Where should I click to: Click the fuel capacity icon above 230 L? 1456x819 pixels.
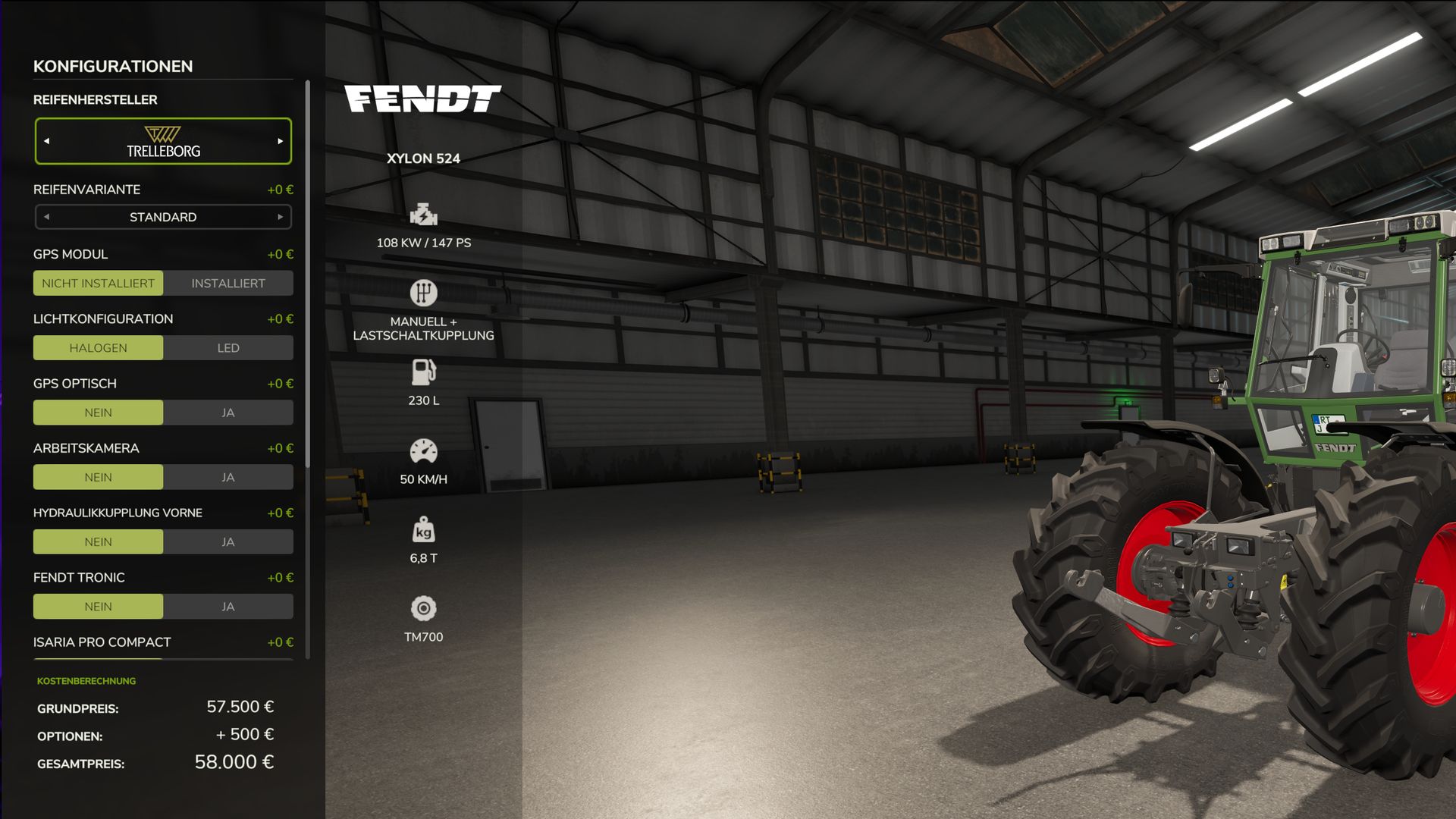tap(425, 373)
